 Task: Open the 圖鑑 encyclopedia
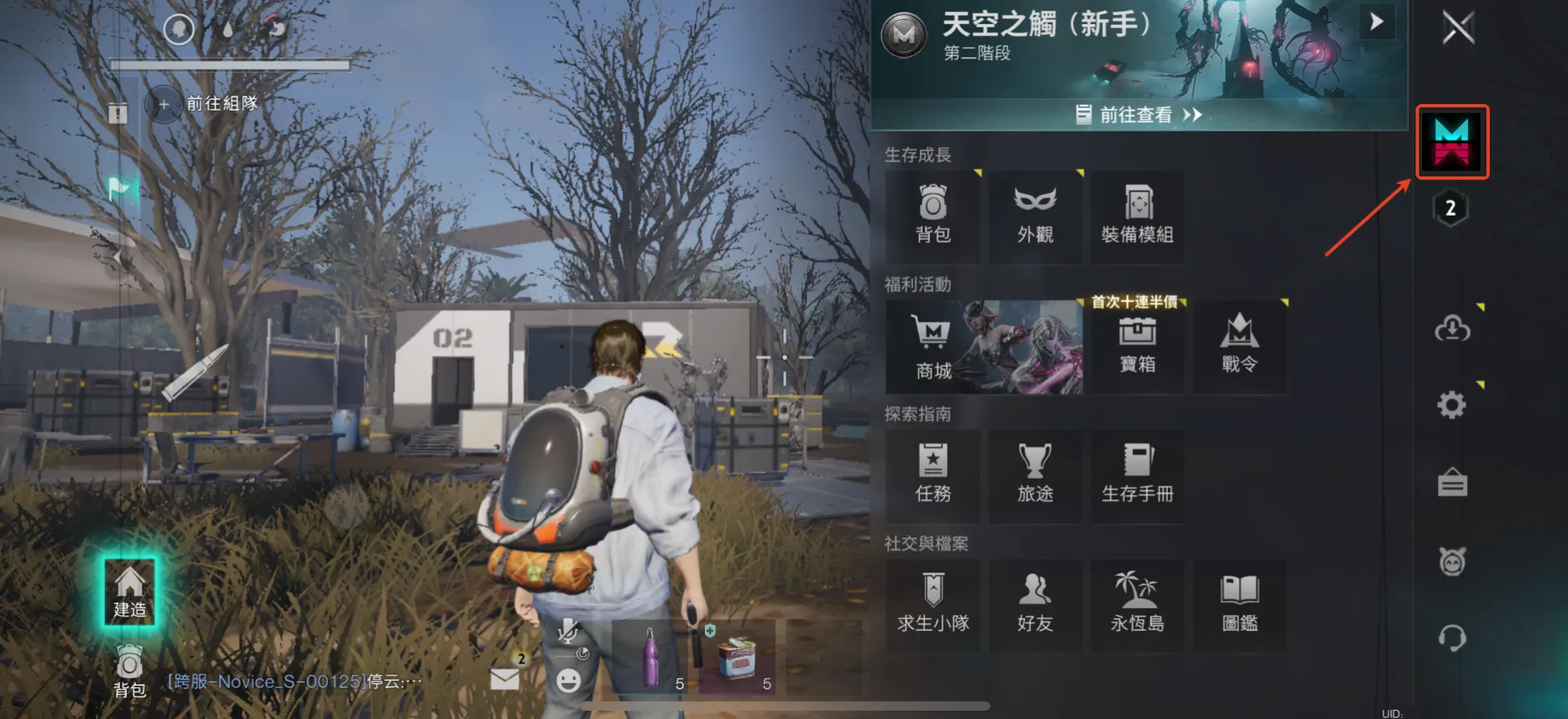(1240, 605)
